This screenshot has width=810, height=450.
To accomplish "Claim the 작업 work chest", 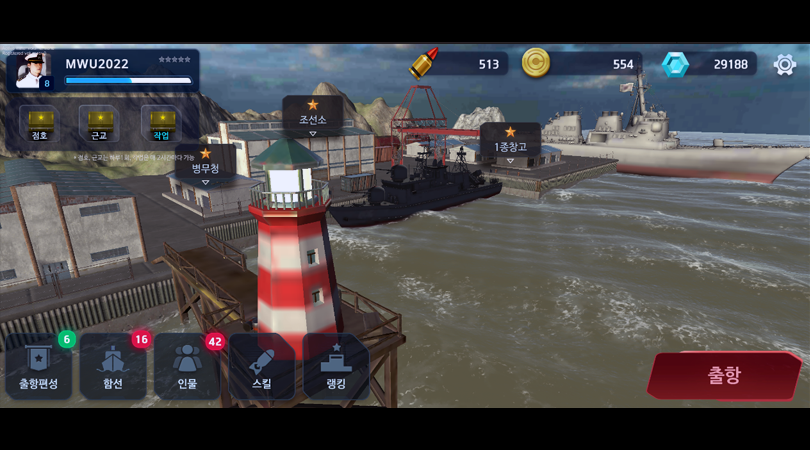I will click(x=161, y=124).
